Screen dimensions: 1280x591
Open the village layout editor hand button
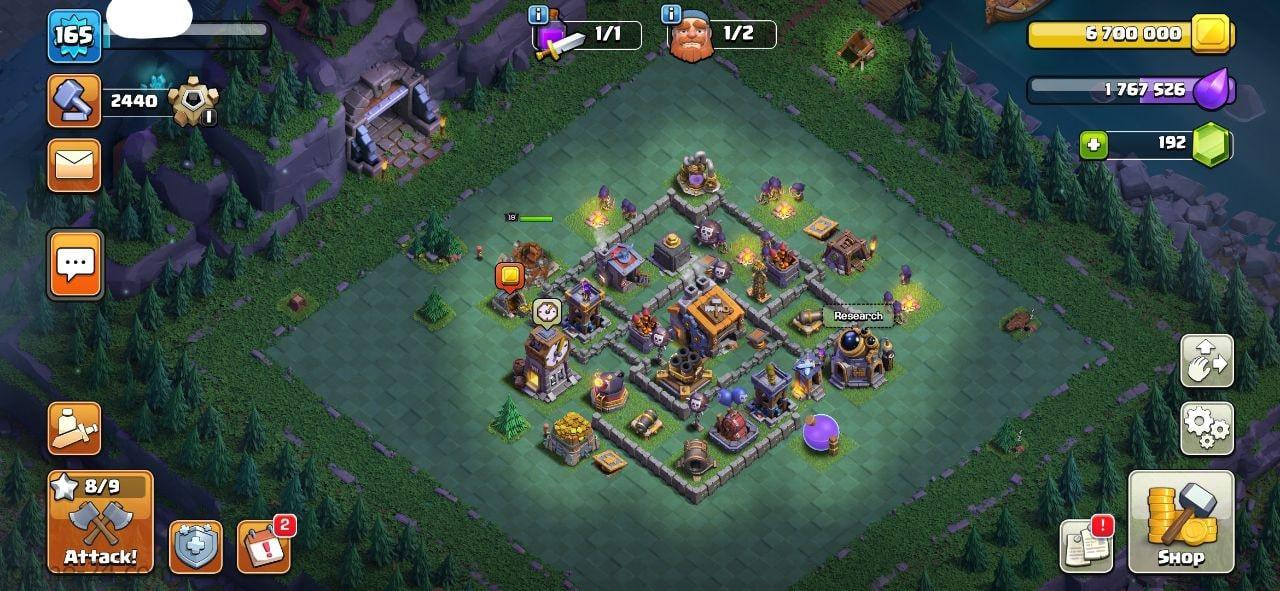click(x=1206, y=361)
